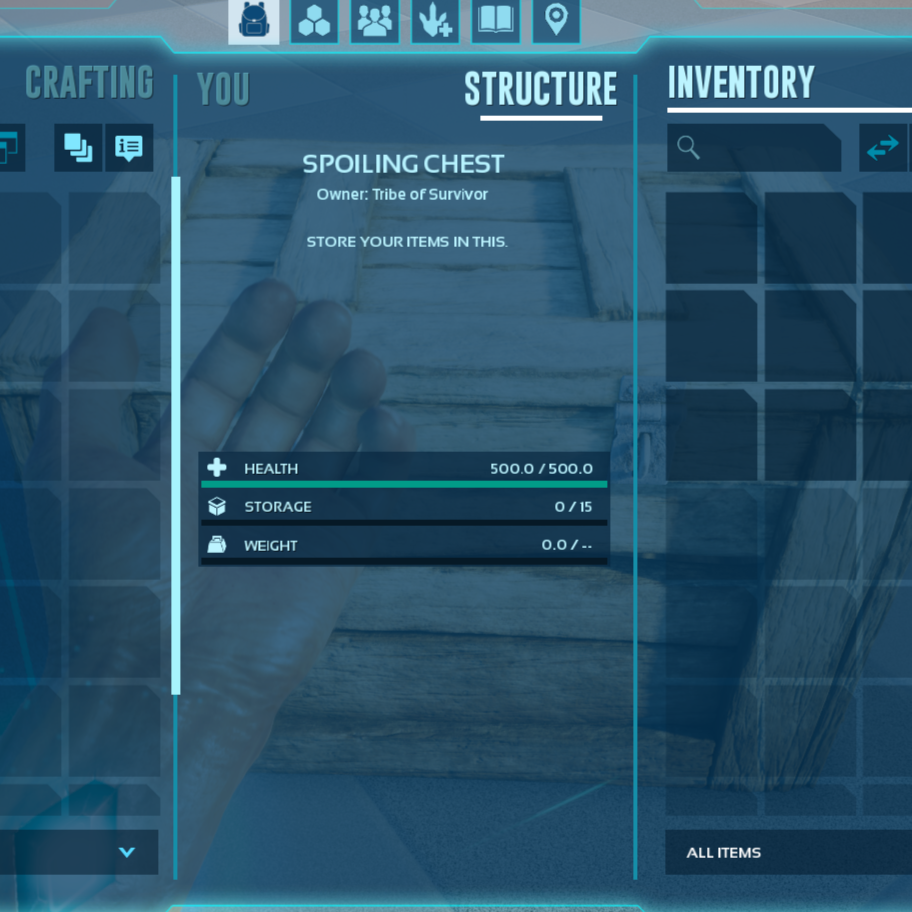Select the STRUCTURE panel heading
Image resolution: width=912 pixels, height=912 pixels.
540,90
